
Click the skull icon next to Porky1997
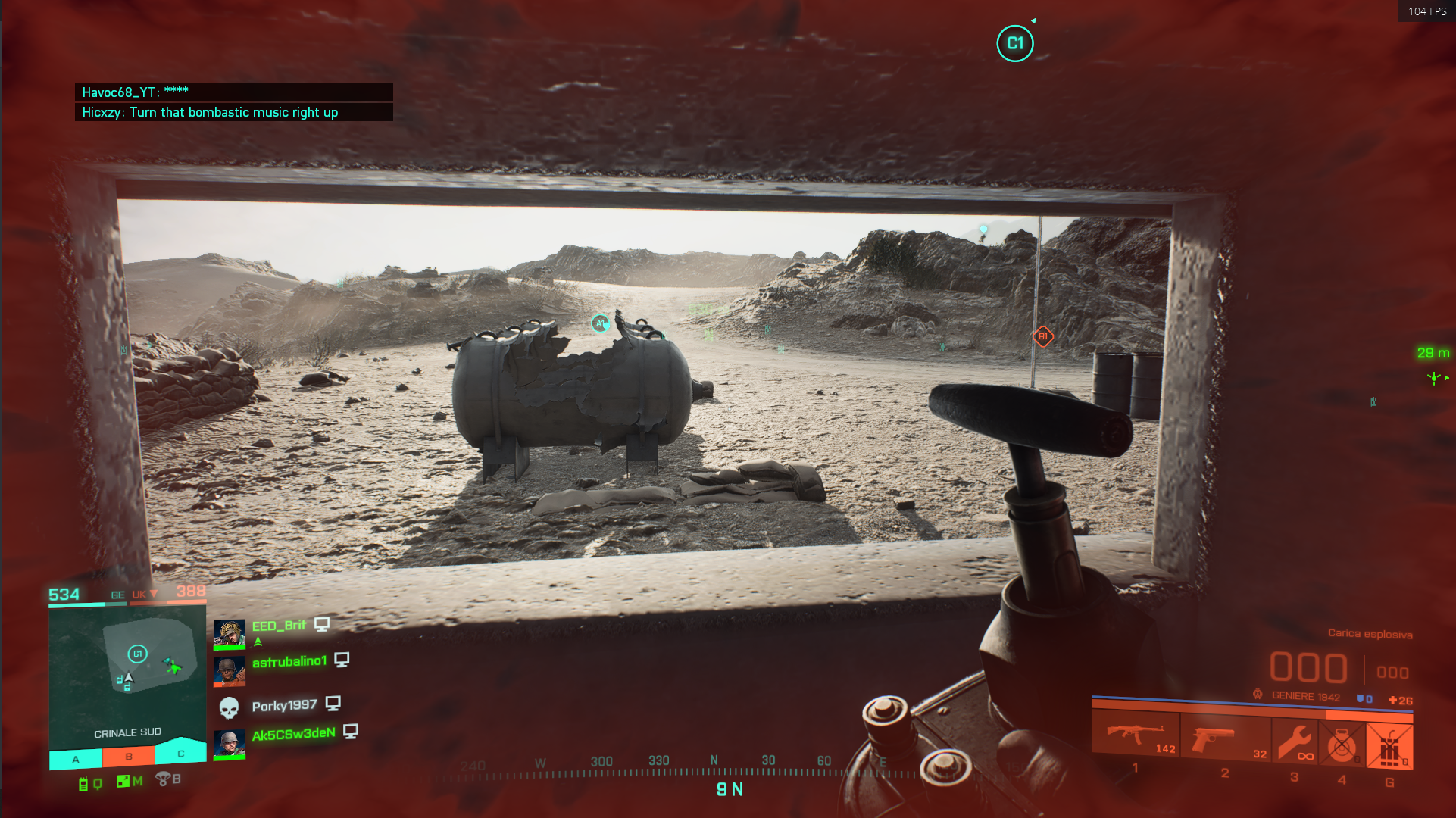click(230, 708)
